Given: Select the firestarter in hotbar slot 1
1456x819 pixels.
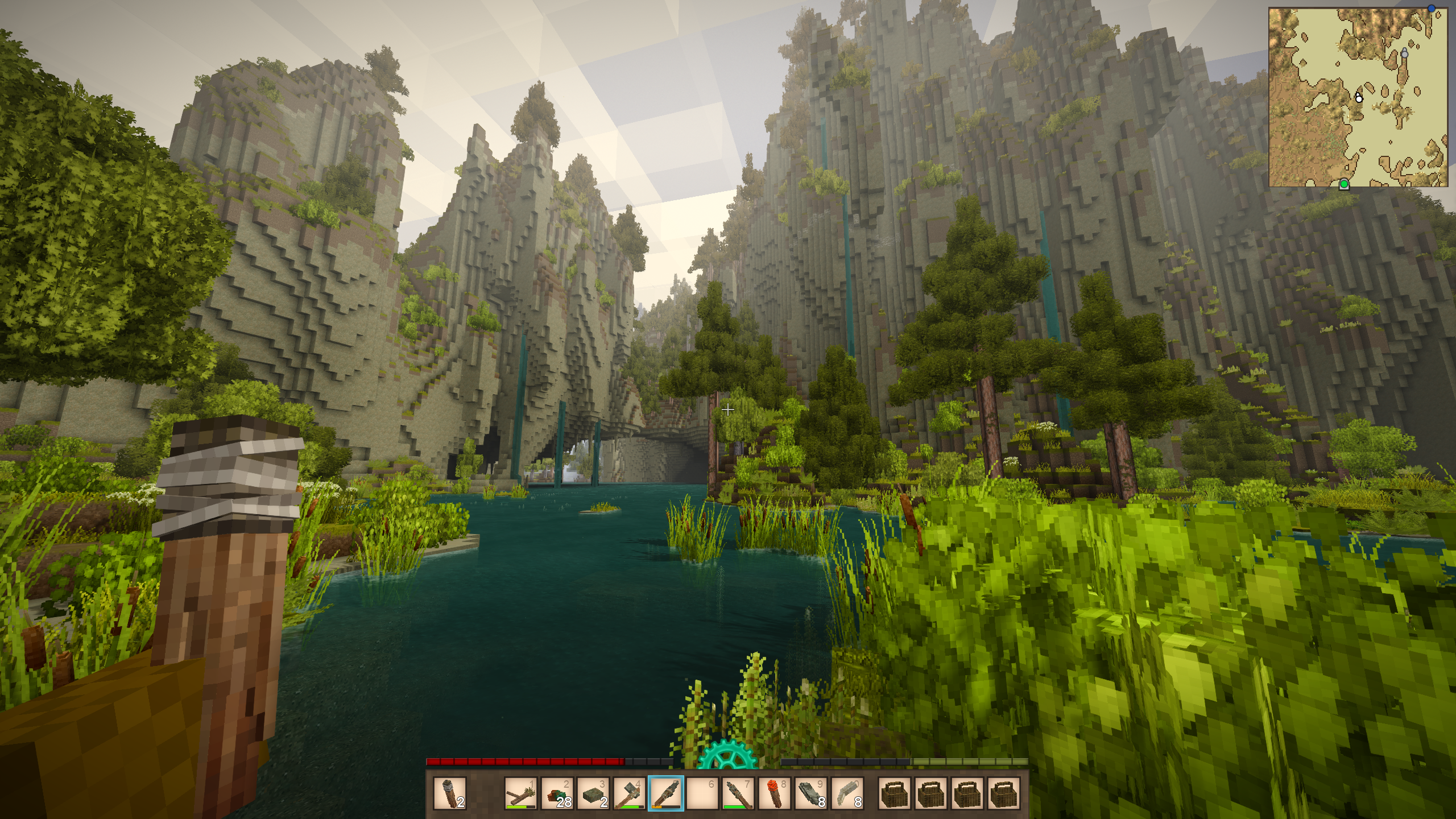Looking at the screenshot, I should 521,793.
